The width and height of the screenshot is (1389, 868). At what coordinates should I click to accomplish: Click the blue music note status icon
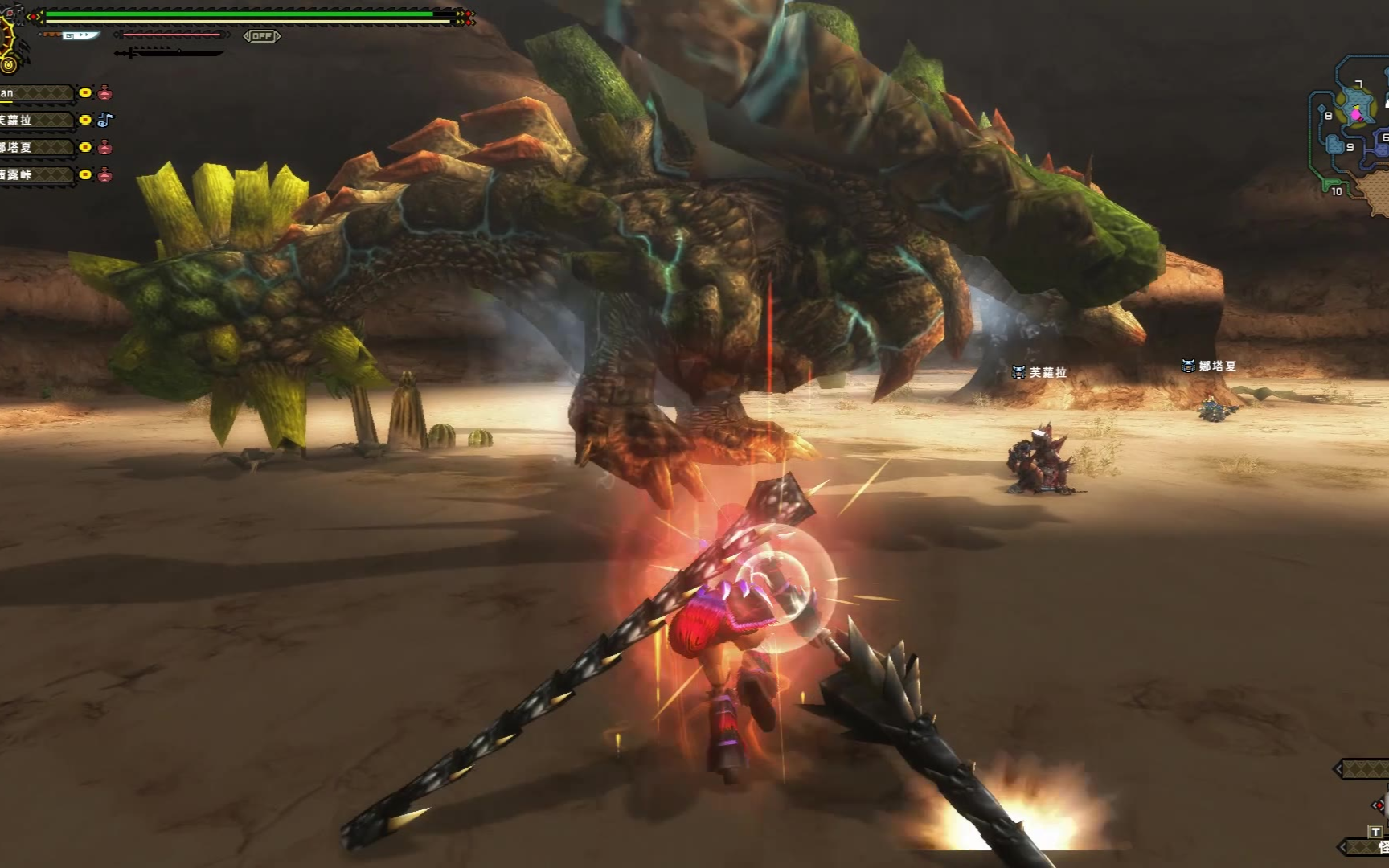105,120
